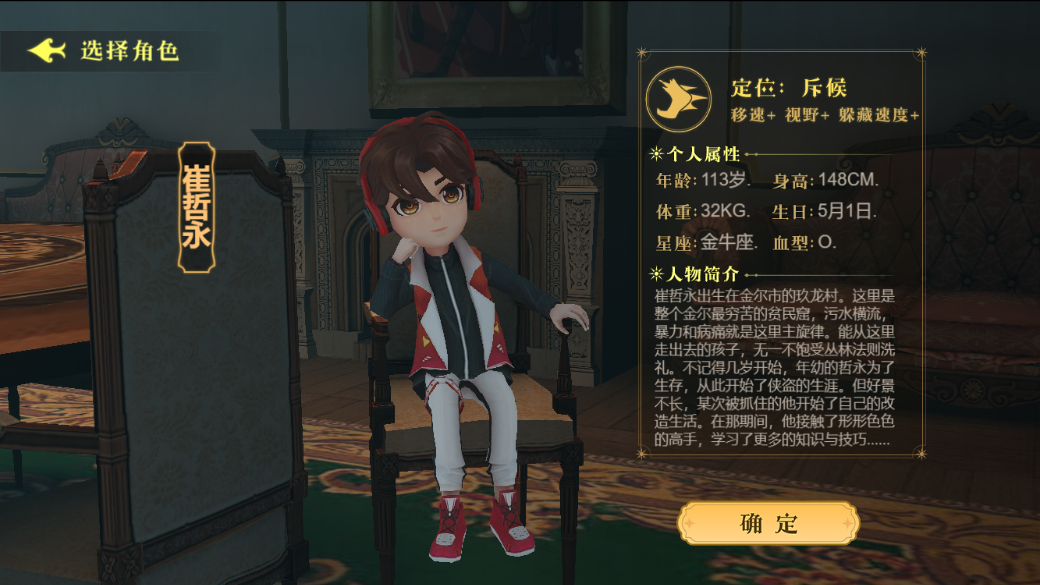Select the 崔哲永 character name tag
The image size is (1040, 585).
coord(197,208)
